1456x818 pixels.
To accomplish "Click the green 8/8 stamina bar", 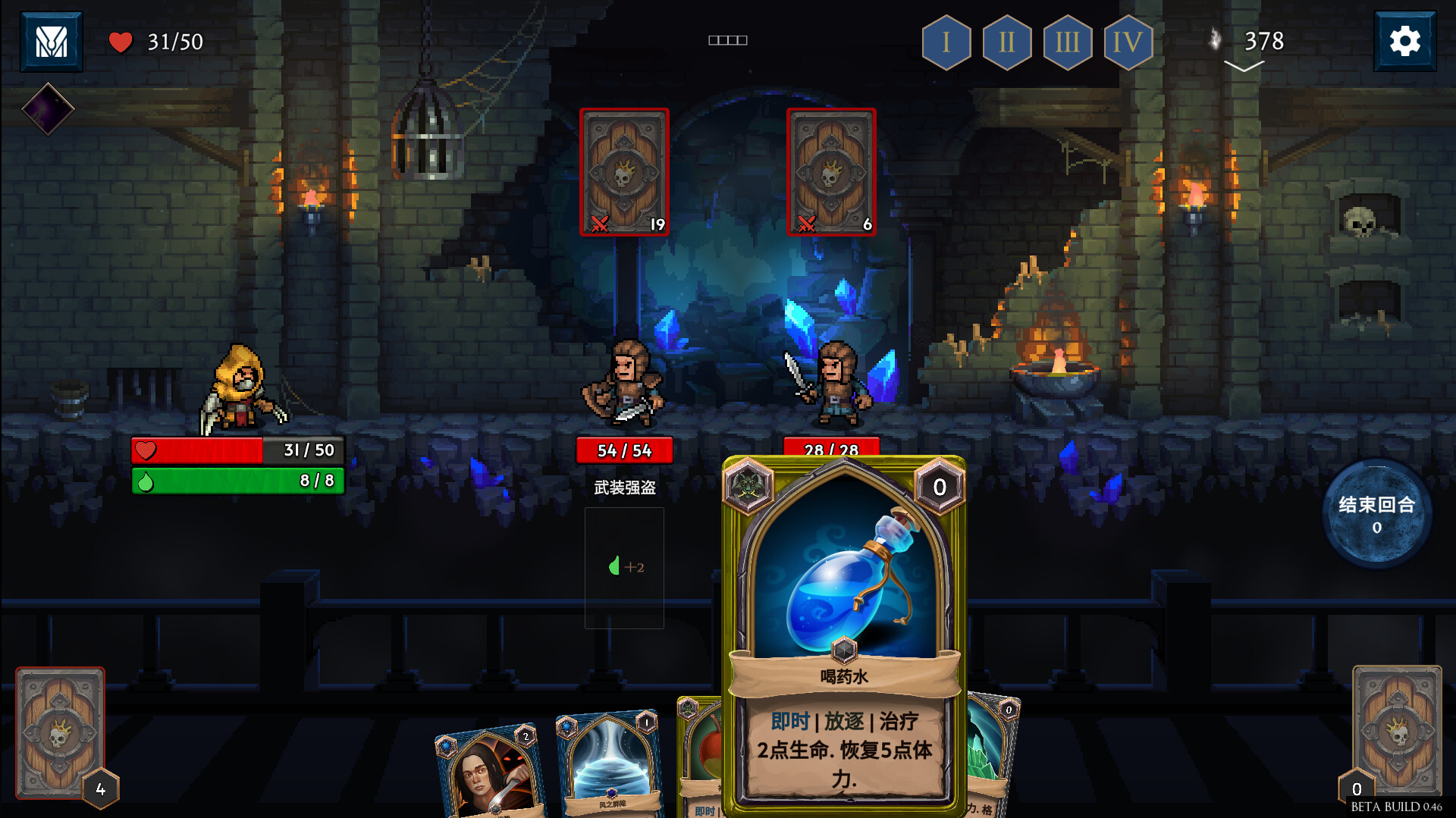I will 237,481.
